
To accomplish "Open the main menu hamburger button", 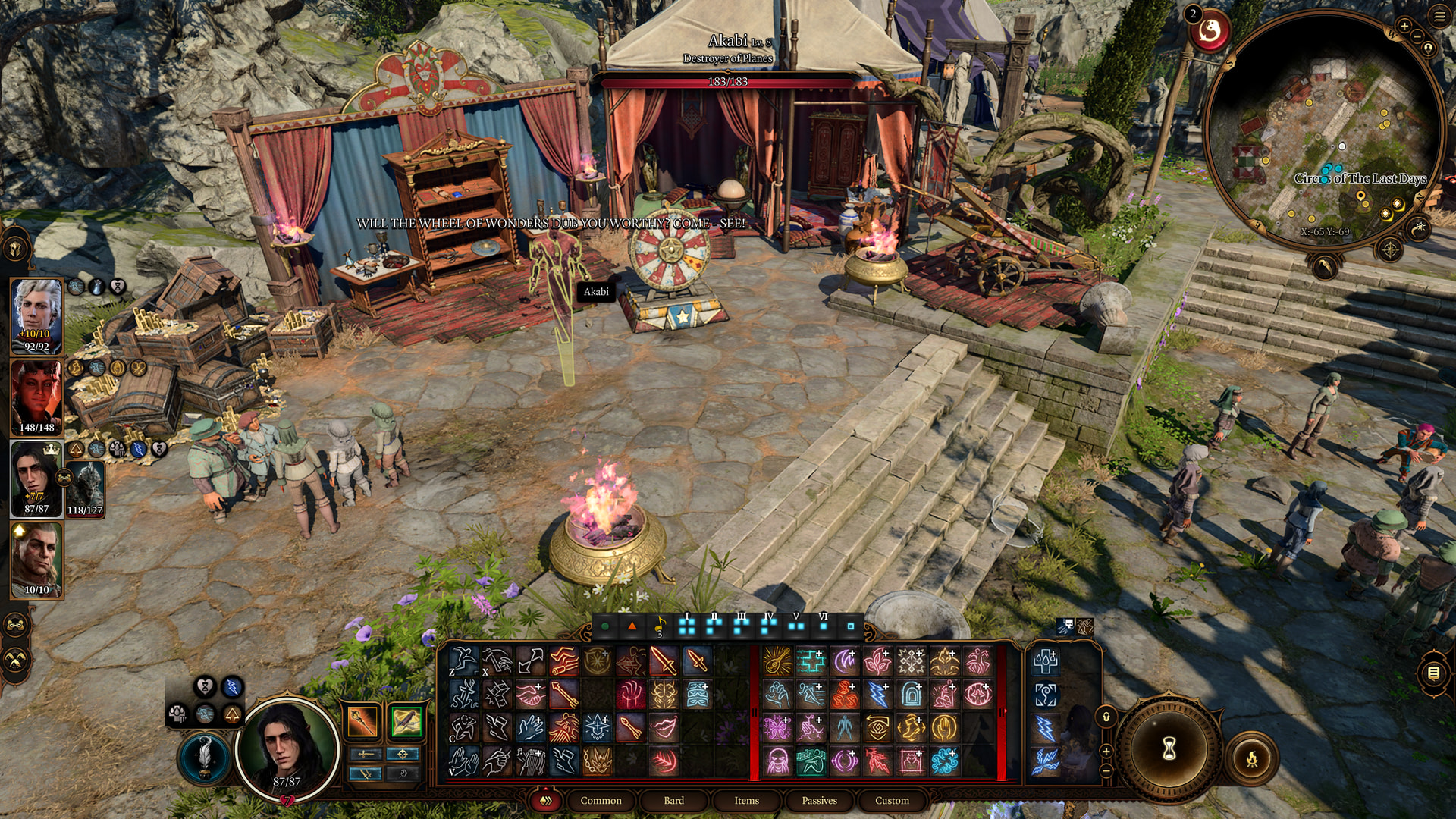I will tap(1439, 17).
